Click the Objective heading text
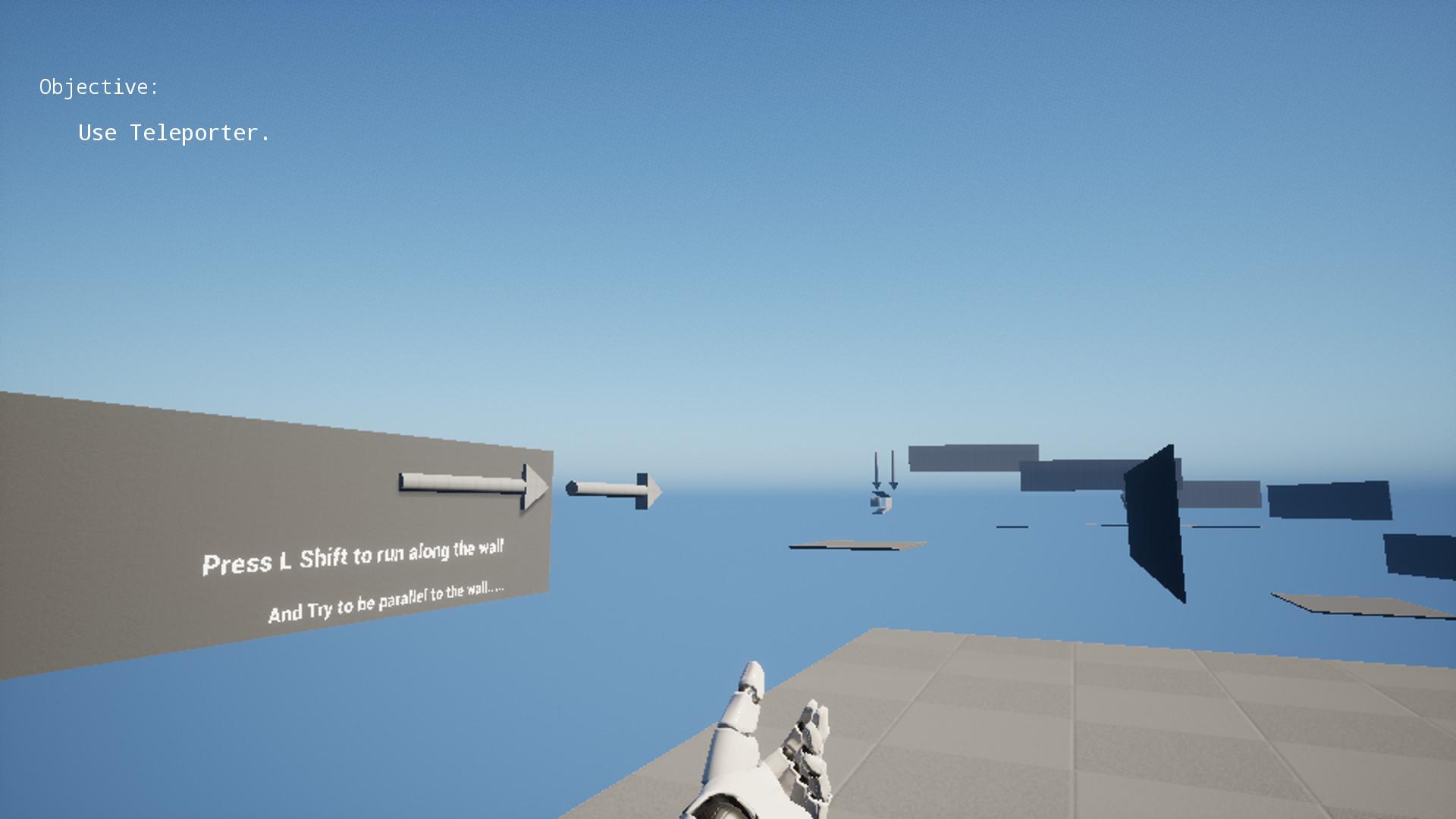The height and width of the screenshot is (819, 1456). [x=99, y=87]
